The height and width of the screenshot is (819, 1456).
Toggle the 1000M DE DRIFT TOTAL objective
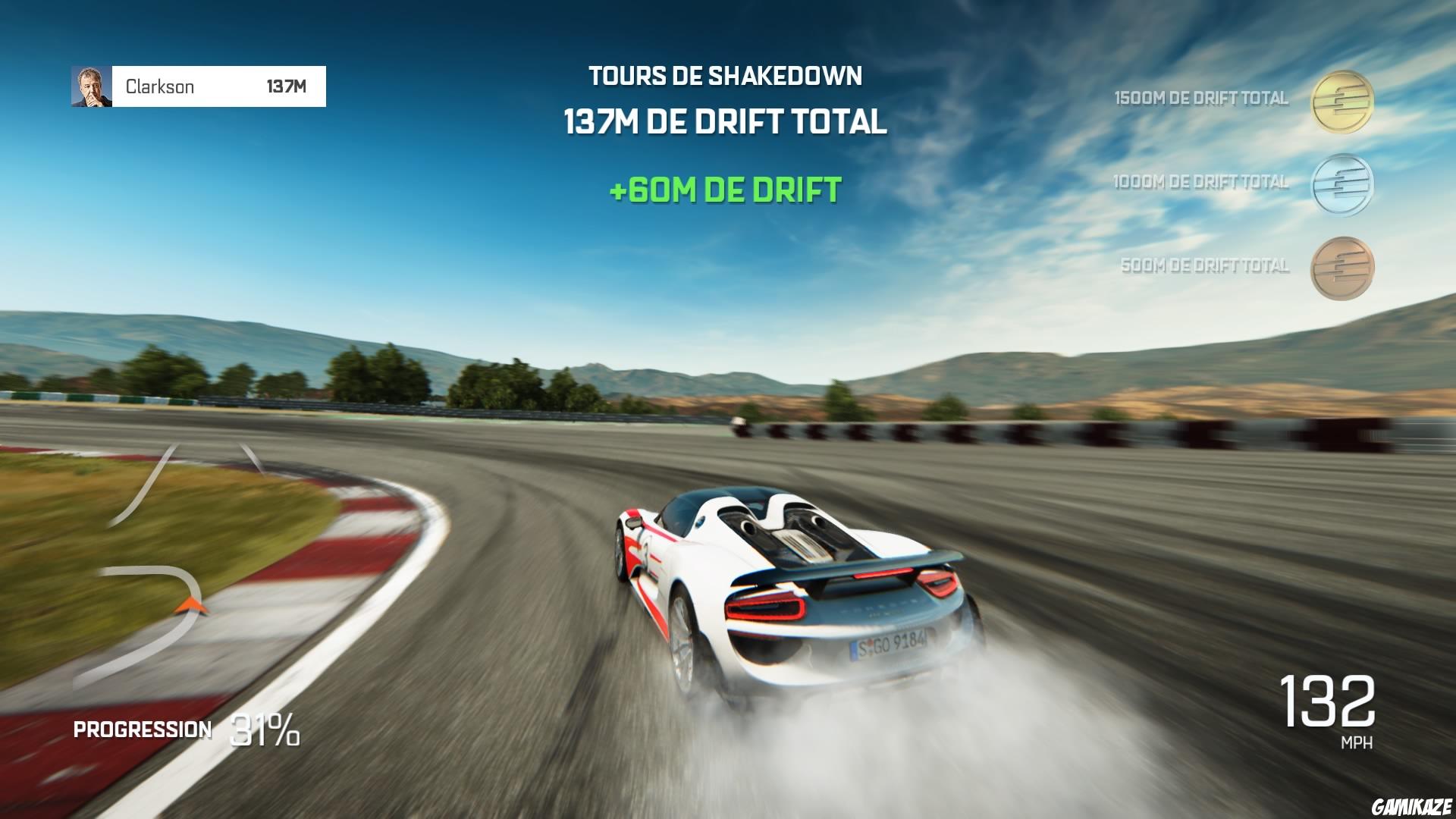(1200, 182)
